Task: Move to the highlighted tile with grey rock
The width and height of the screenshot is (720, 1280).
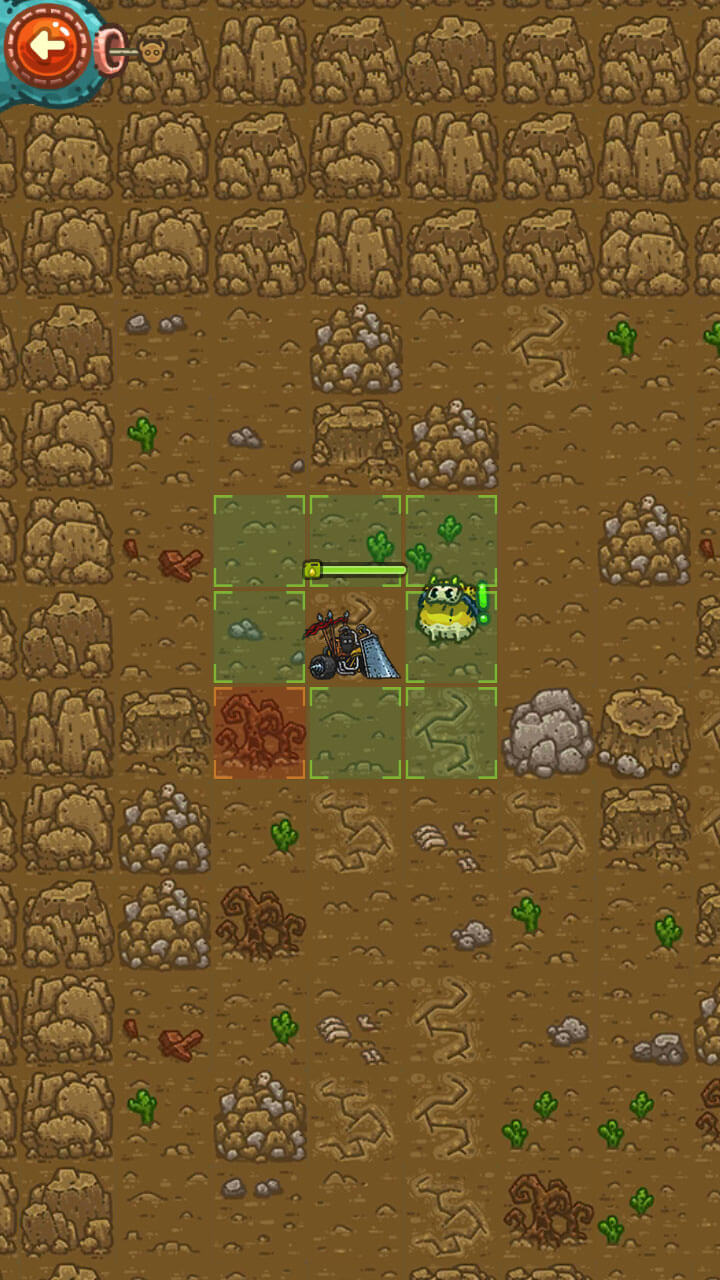Action: [259, 637]
